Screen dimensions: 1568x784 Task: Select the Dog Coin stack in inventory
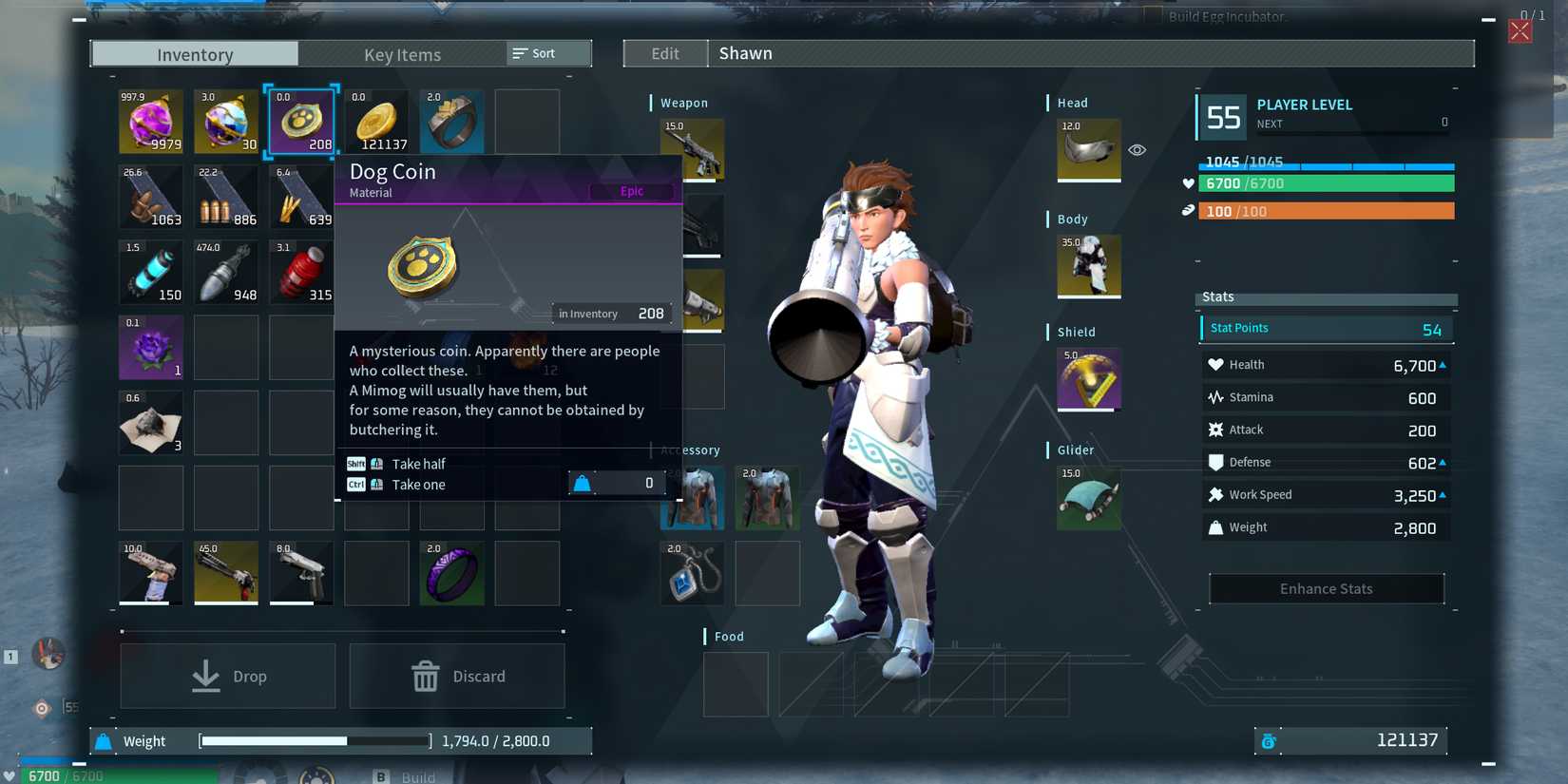click(x=300, y=121)
